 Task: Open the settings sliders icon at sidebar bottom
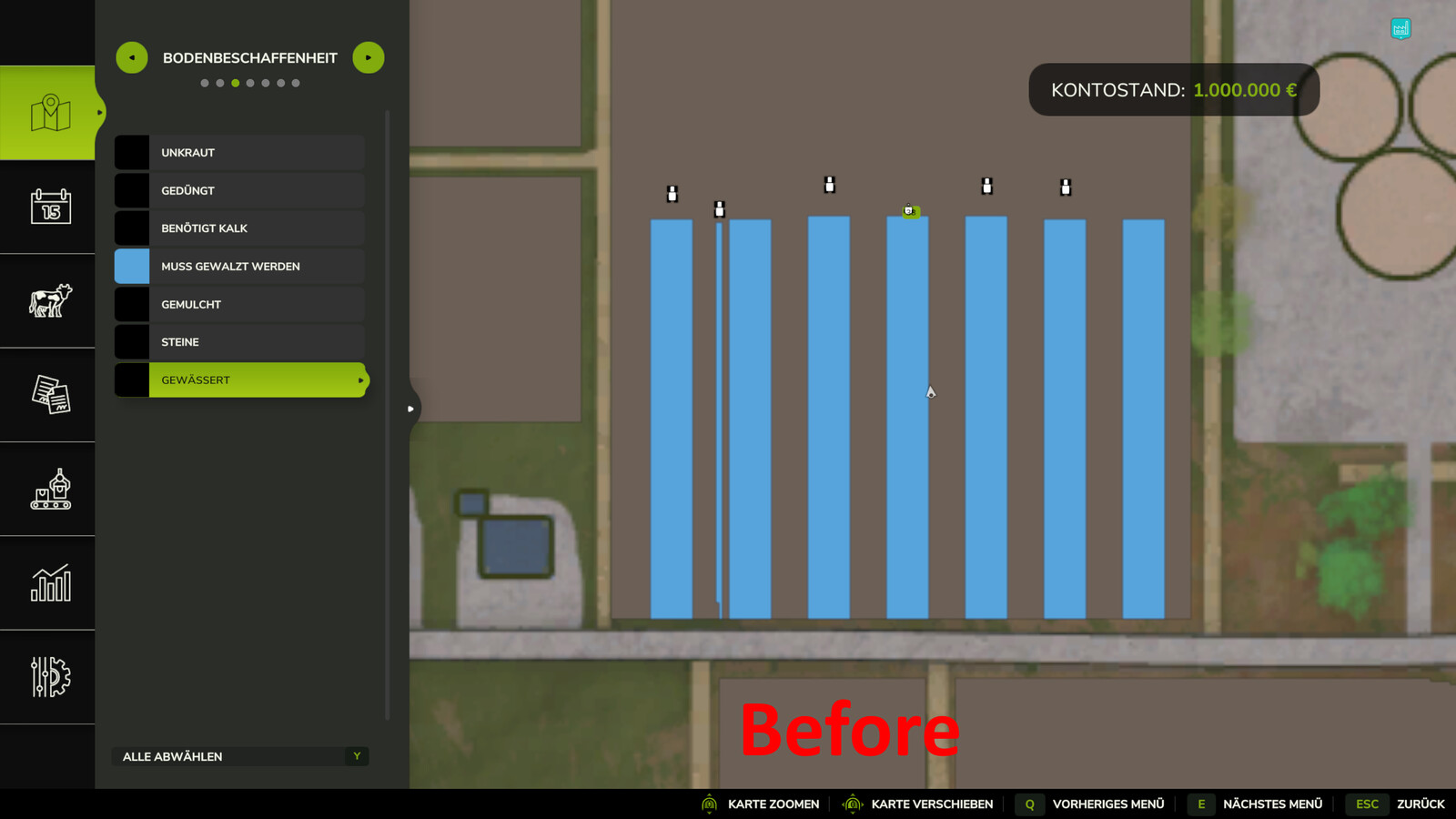point(50,677)
